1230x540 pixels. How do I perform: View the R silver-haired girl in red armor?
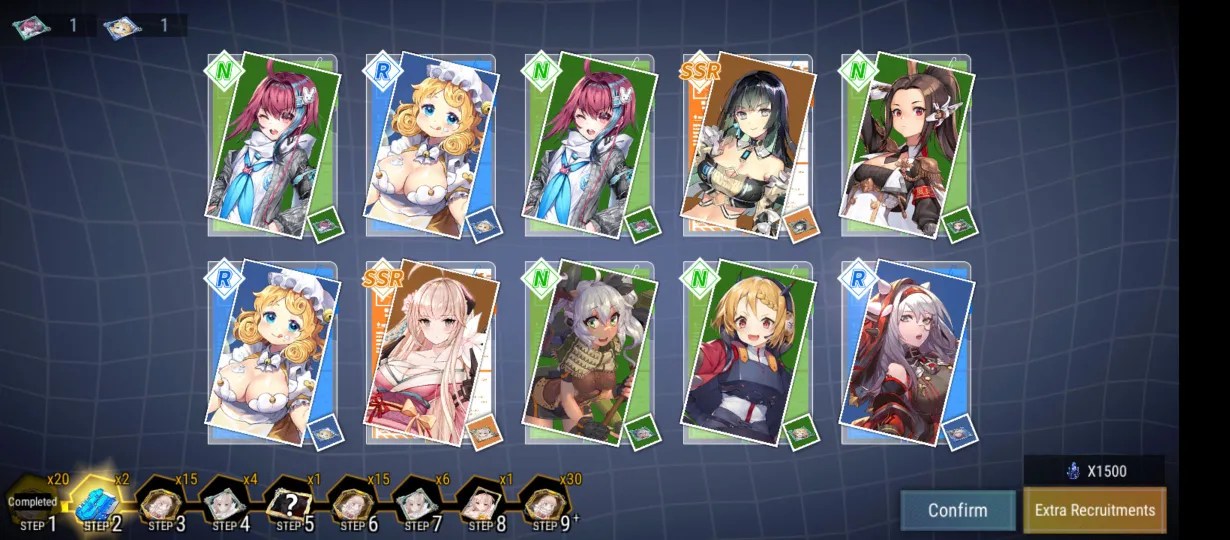905,353
